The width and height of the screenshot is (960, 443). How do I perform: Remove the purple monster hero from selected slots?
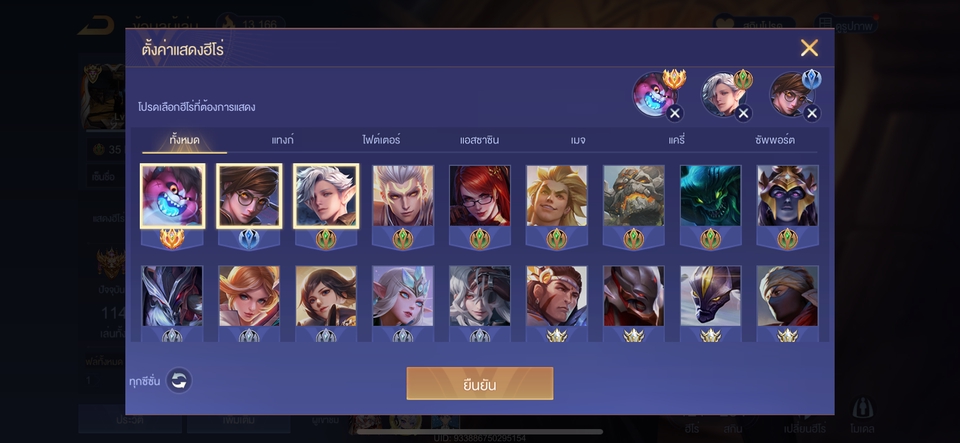675,113
